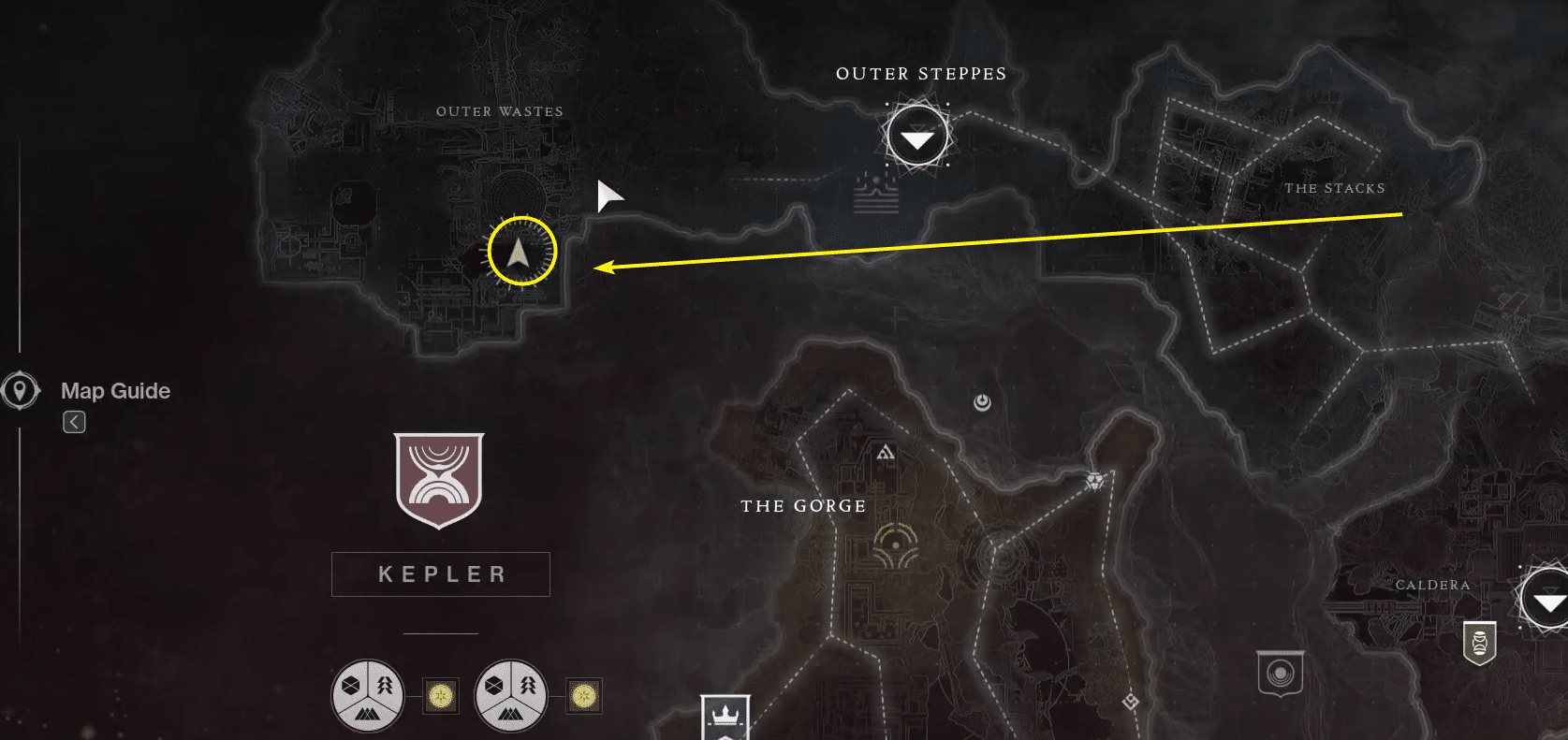The height and width of the screenshot is (740, 1568).
Task: Click the first tri-class activity circle icon
Action: click(367, 695)
